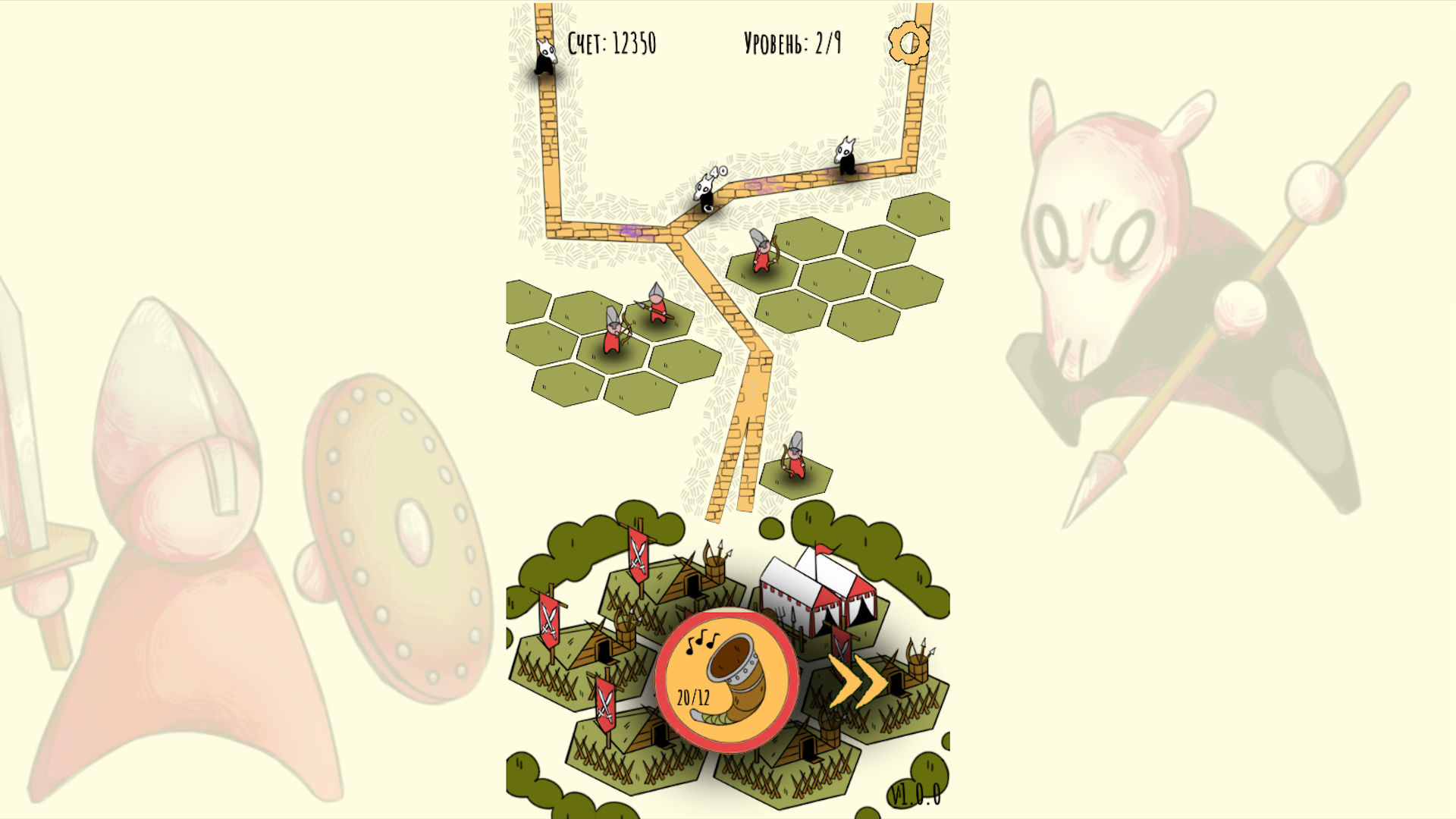Viewport: 1456px width, 819px height.
Task: Click the Счет: 12350 score display
Action: (613, 43)
